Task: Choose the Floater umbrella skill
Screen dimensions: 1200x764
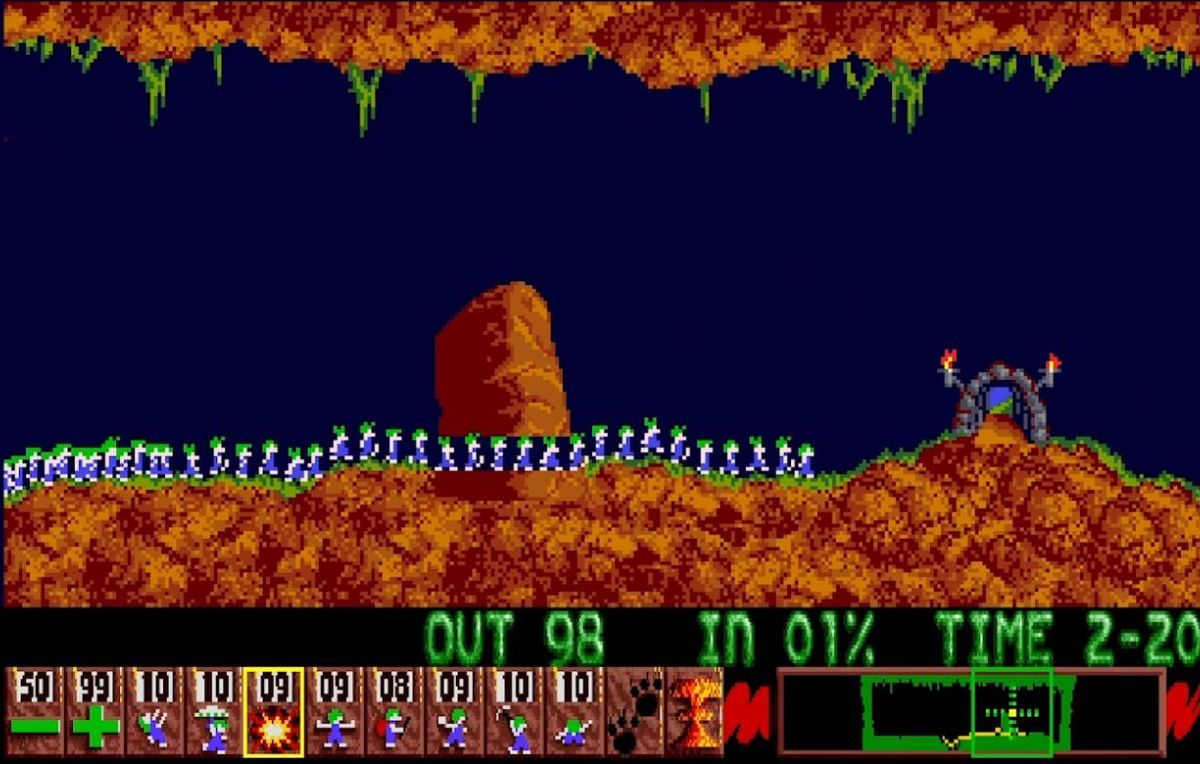Action: 215,712
